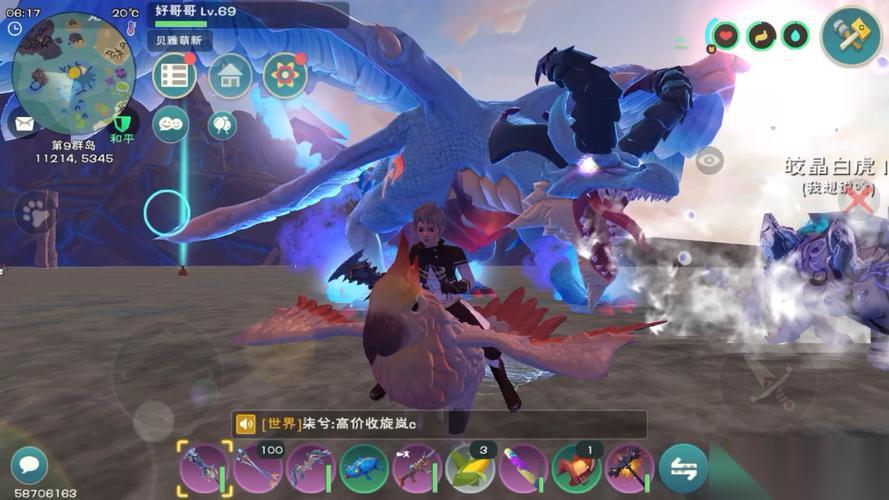Select the blue beetle hotbar slot

coord(364,469)
